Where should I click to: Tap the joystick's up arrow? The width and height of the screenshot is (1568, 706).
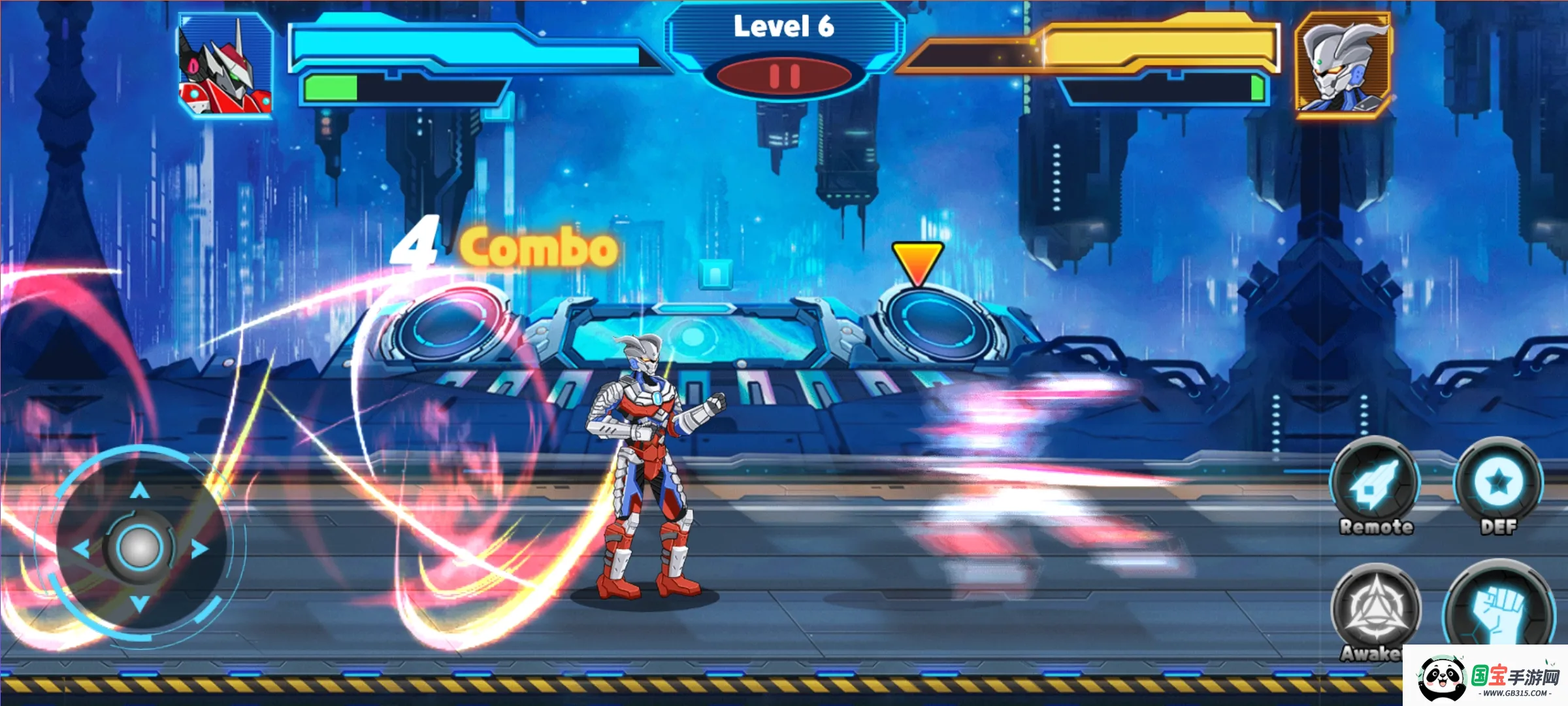pyautogui.click(x=140, y=490)
